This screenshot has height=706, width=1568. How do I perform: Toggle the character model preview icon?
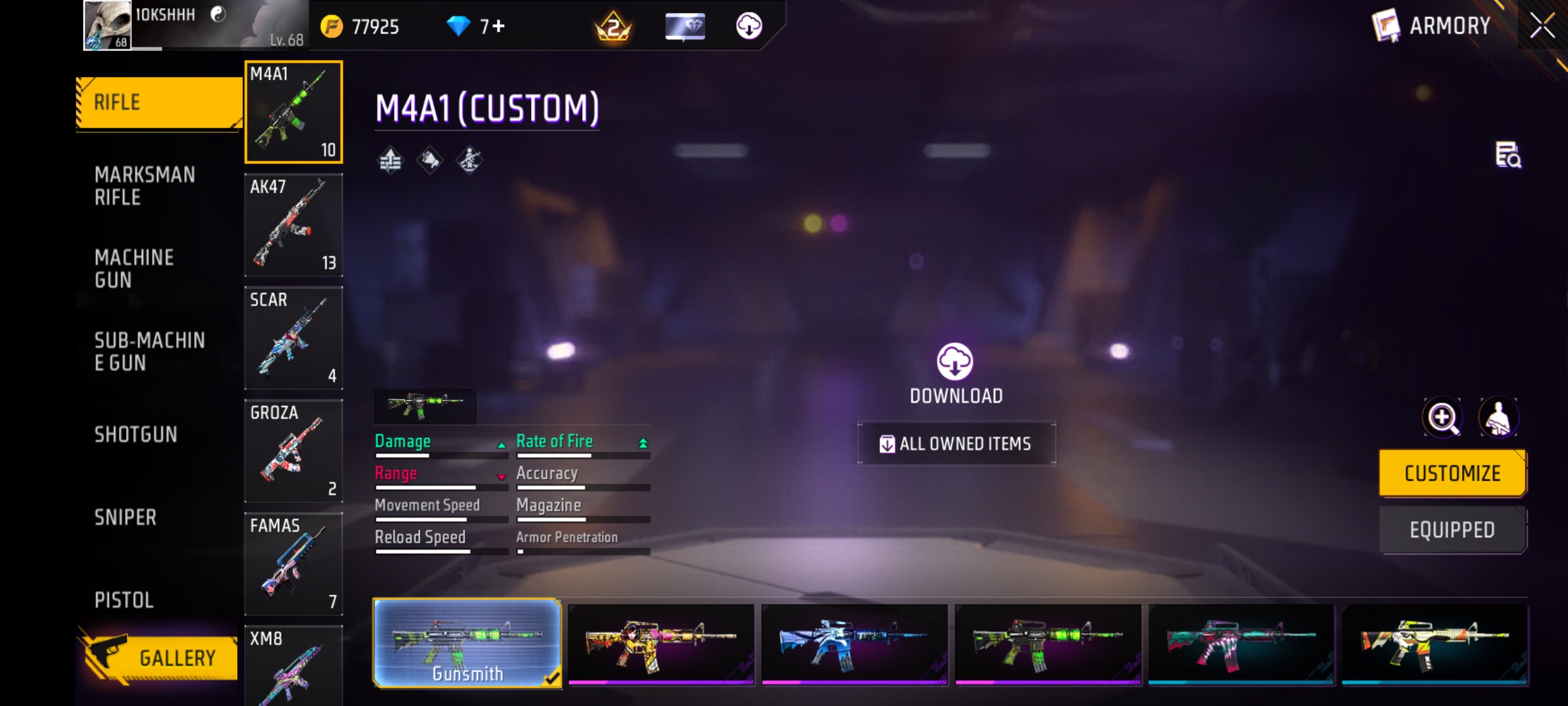1499,418
